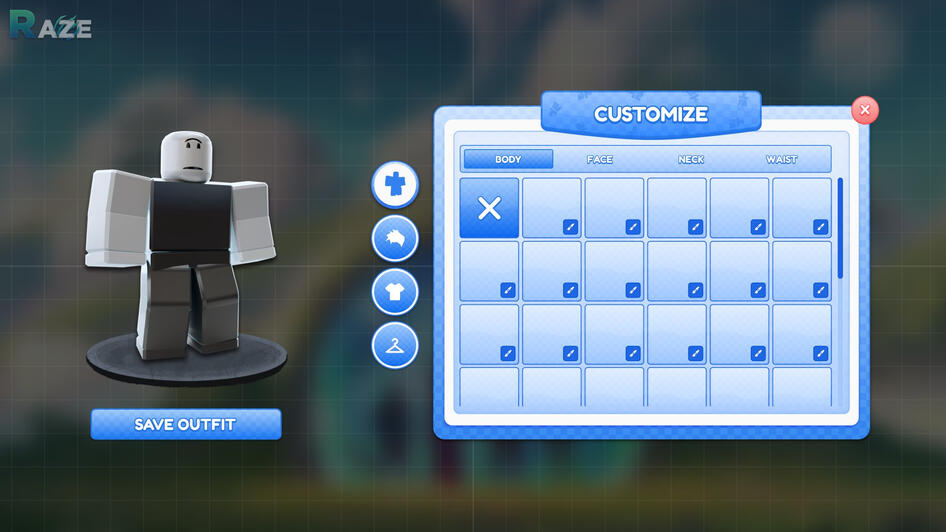Switch to the Body tab
Image resolution: width=946 pixels, height=532 pixels.
pos(508,159)
